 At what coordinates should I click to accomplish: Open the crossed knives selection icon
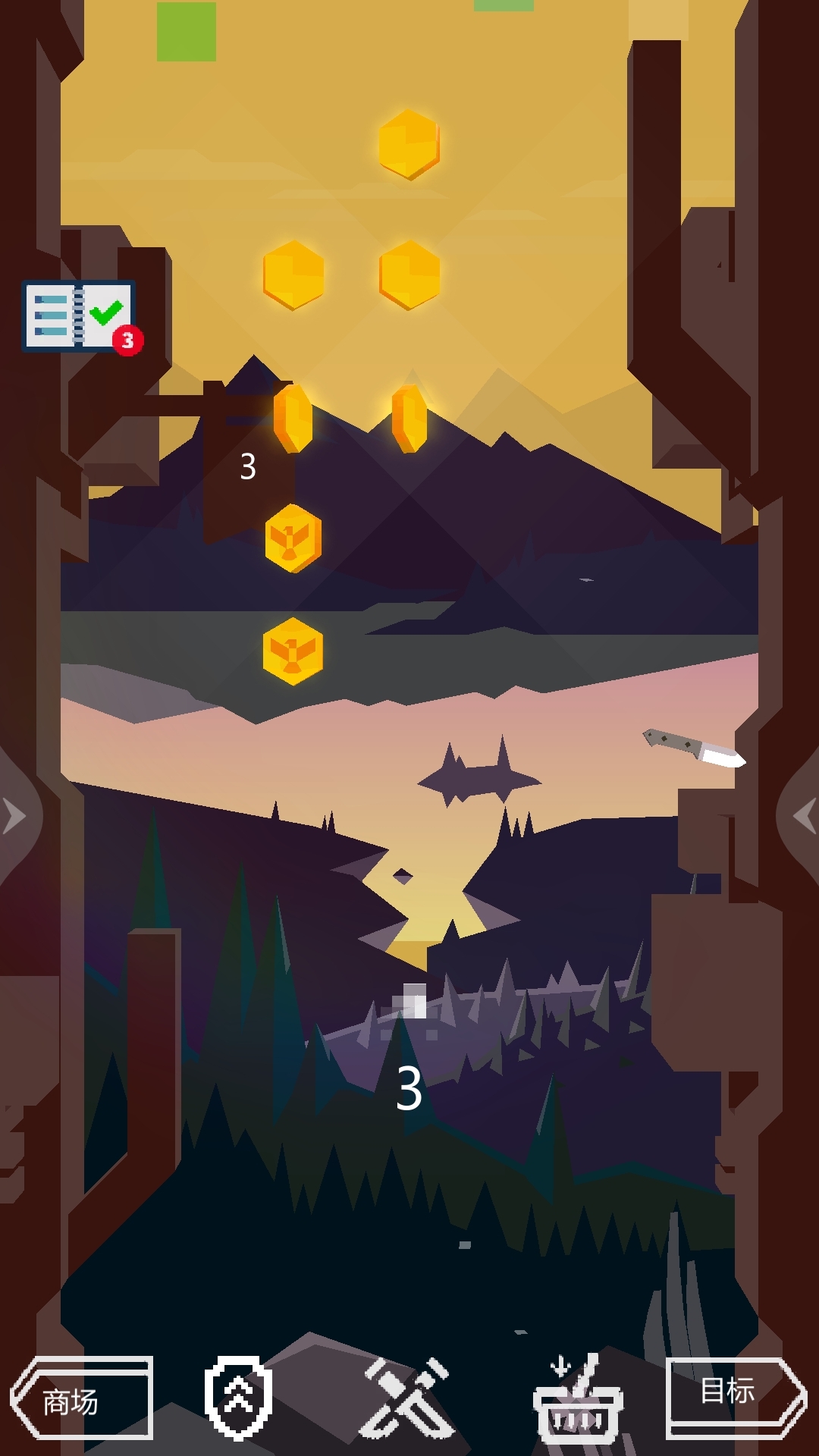[x=408, y=1397]
